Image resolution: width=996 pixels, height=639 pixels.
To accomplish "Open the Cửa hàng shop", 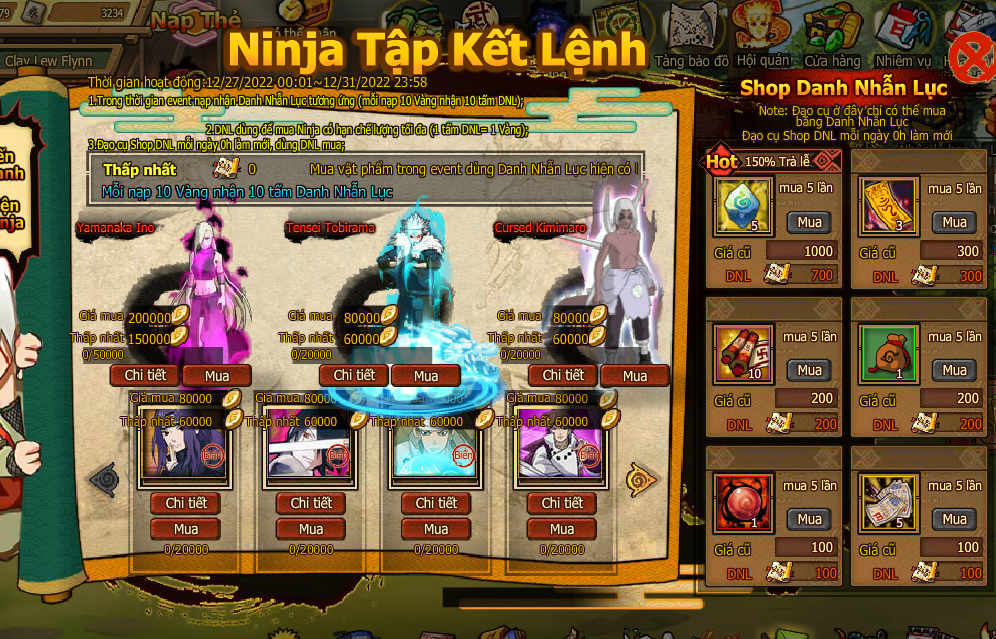I will point(832,37).
